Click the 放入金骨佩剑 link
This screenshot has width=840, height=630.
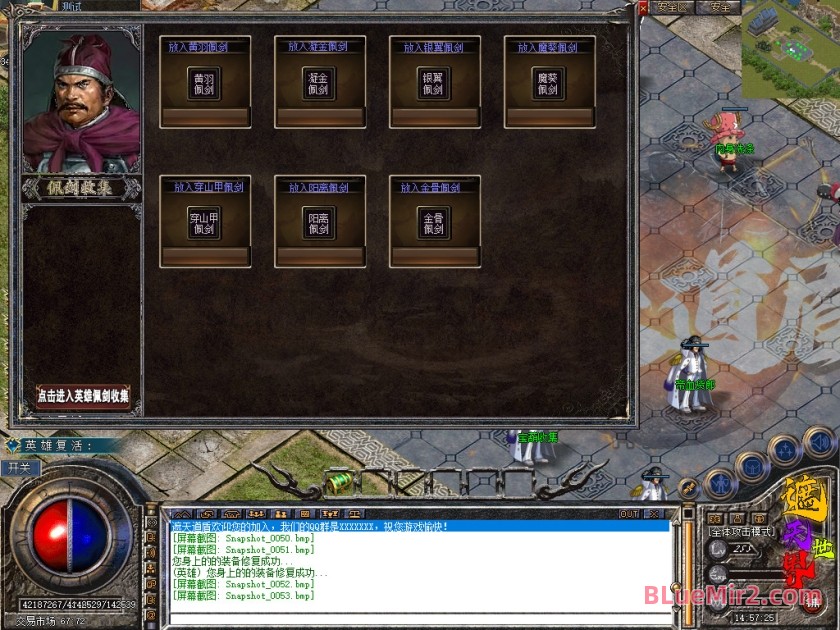434,187
